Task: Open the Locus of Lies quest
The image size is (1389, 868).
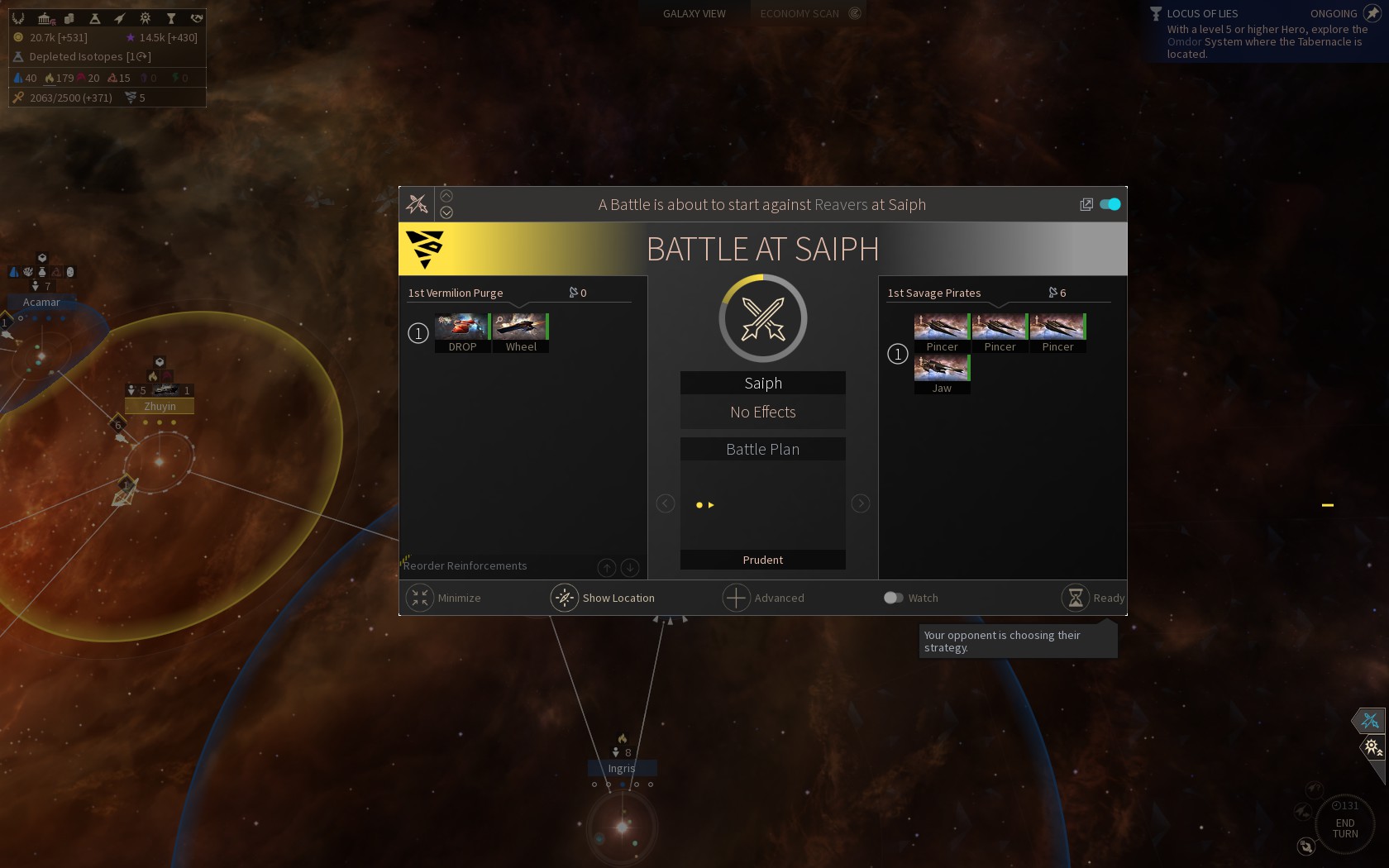Action: (x=1202, y=13)
